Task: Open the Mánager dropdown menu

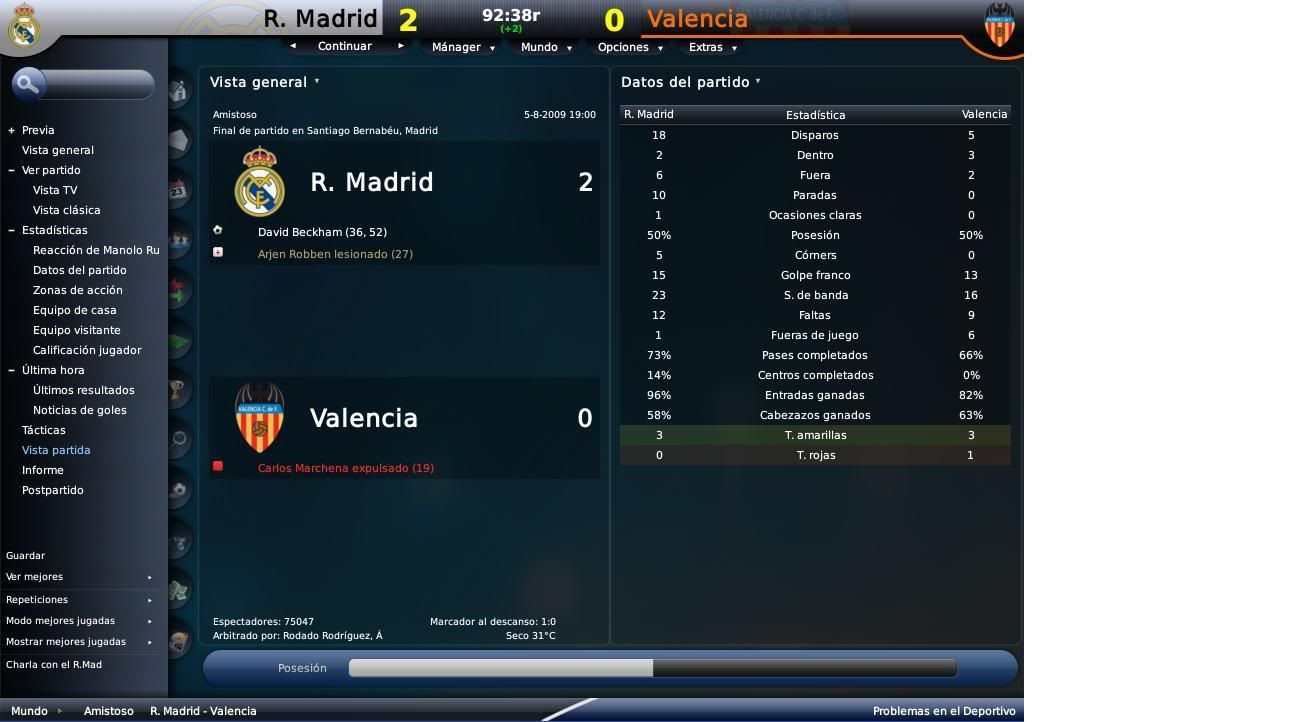Action: (x=461, y=47)
